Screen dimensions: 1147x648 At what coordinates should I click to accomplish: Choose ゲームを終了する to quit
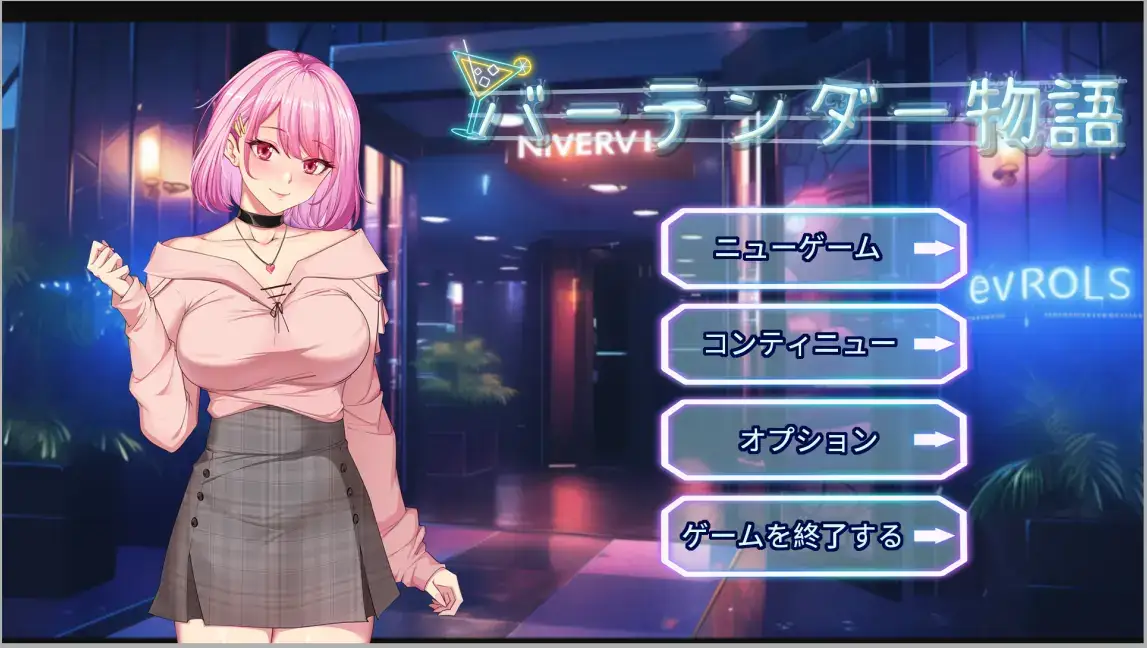(813, 536)
